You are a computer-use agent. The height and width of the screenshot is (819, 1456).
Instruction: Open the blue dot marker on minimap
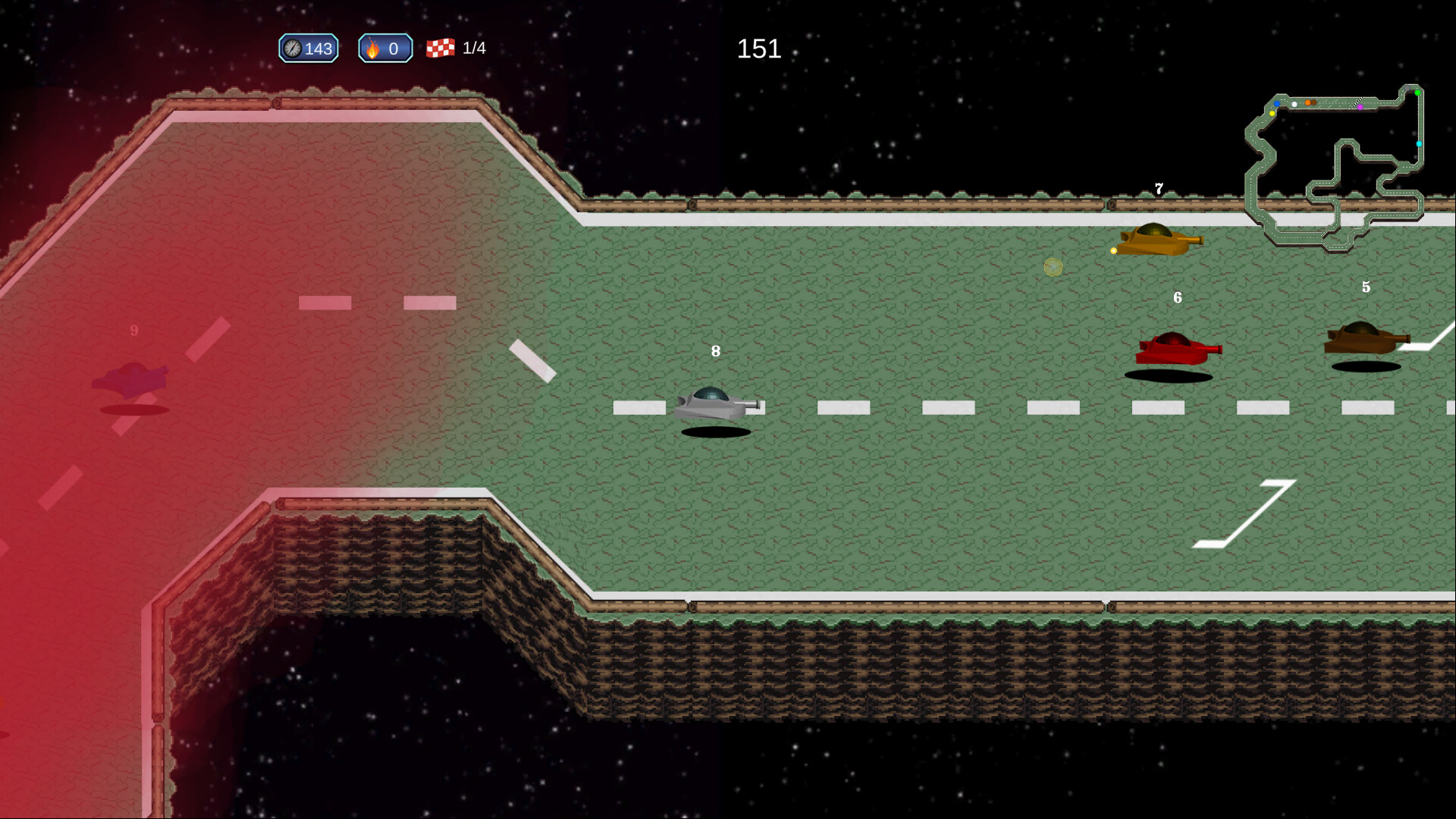coord(1277,103)
